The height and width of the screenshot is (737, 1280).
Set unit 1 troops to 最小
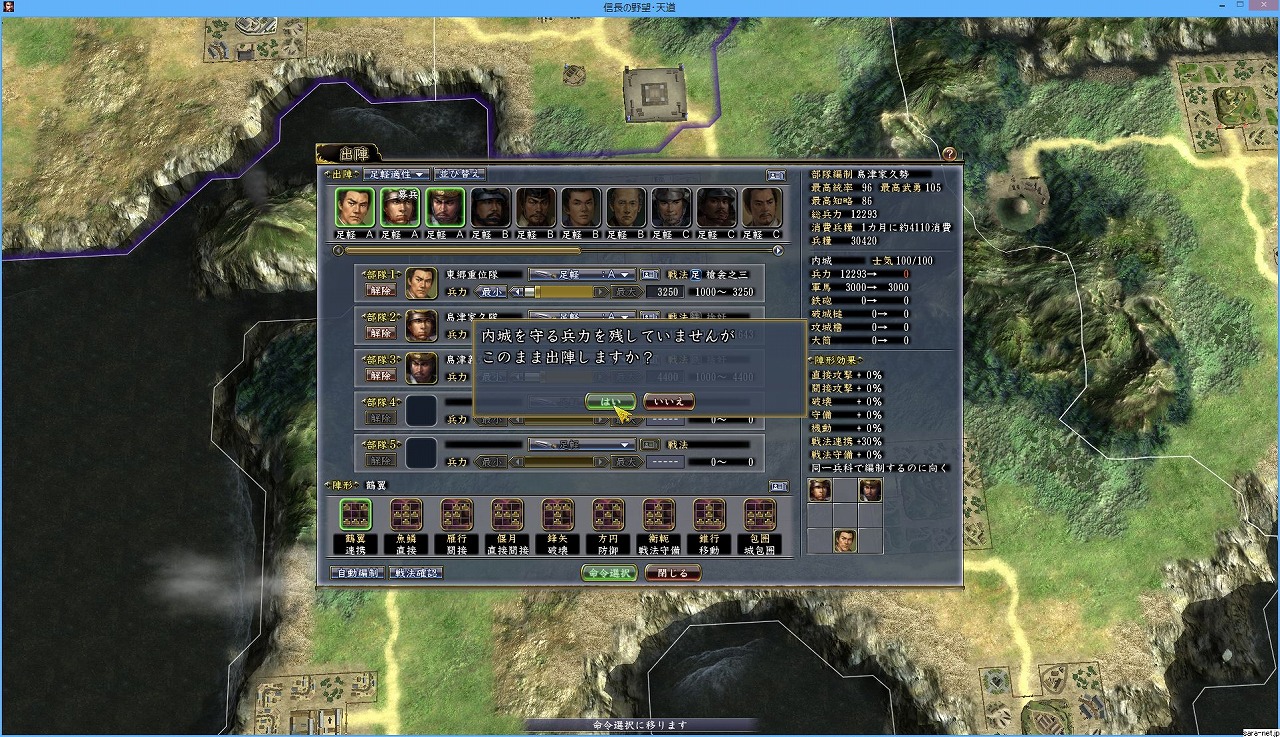[491, 292]
